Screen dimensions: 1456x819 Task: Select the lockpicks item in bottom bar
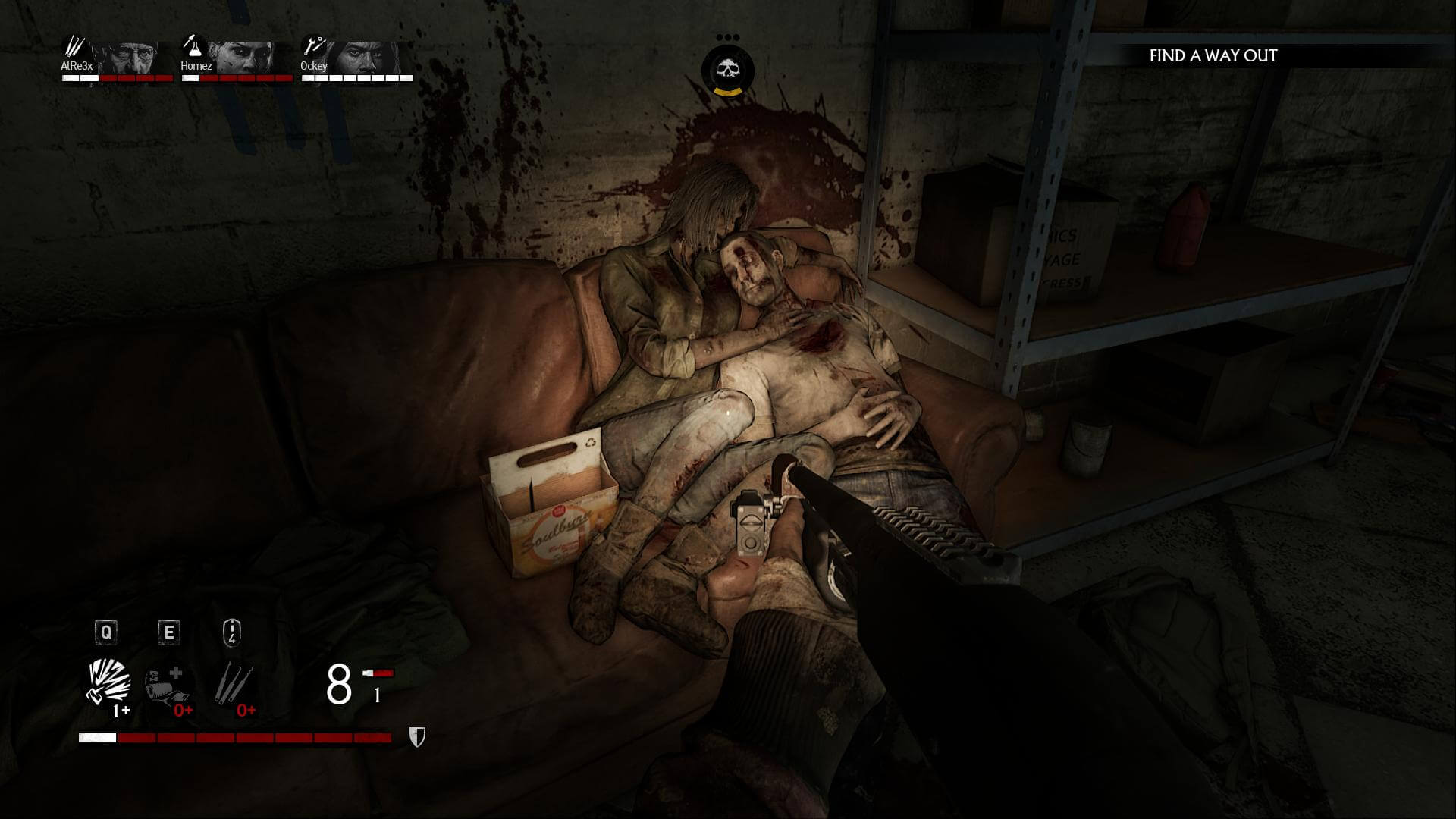pyautogui.click(x=233, y=683)
